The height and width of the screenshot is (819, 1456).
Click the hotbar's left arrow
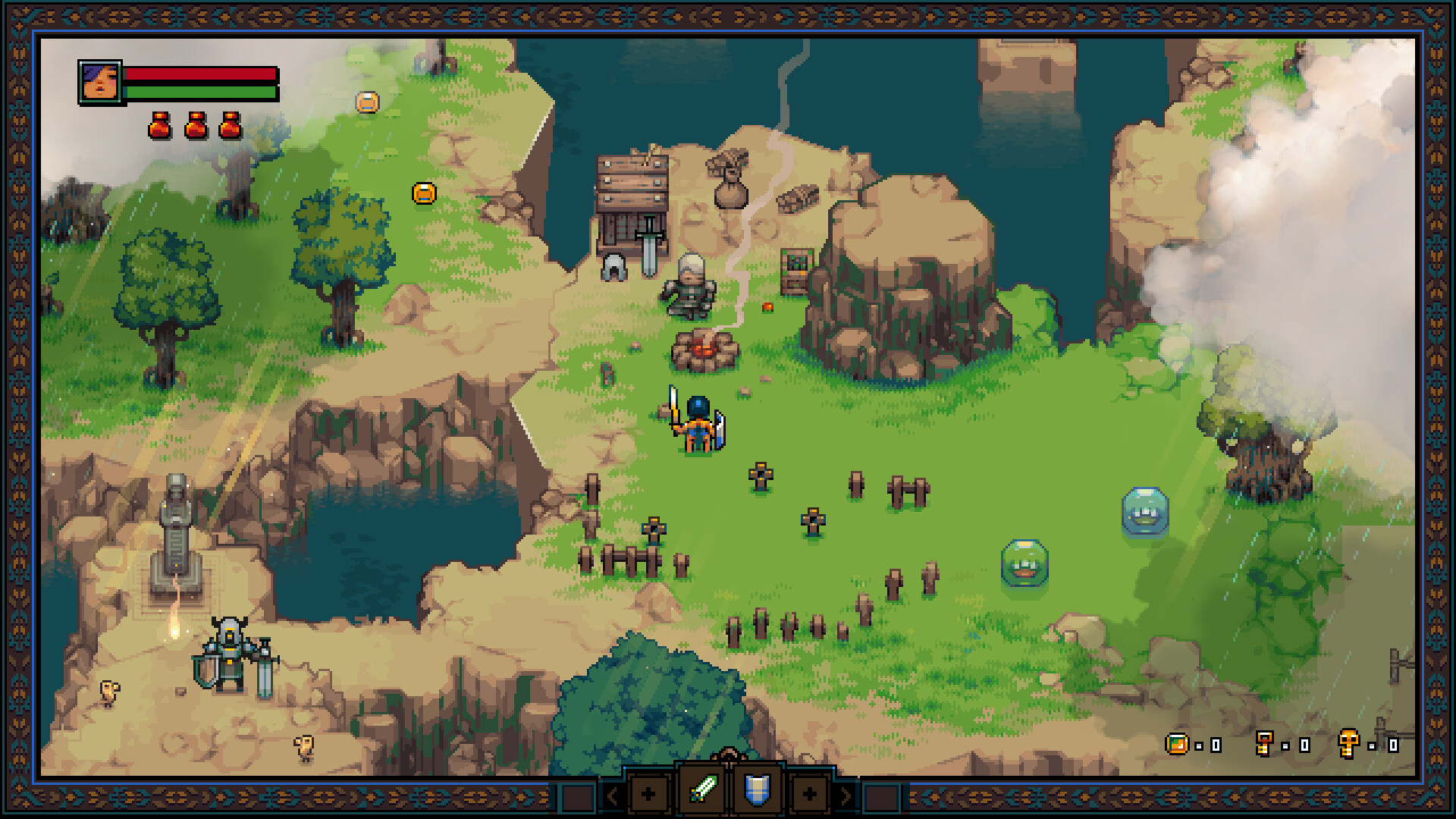[x=612, y=795]
